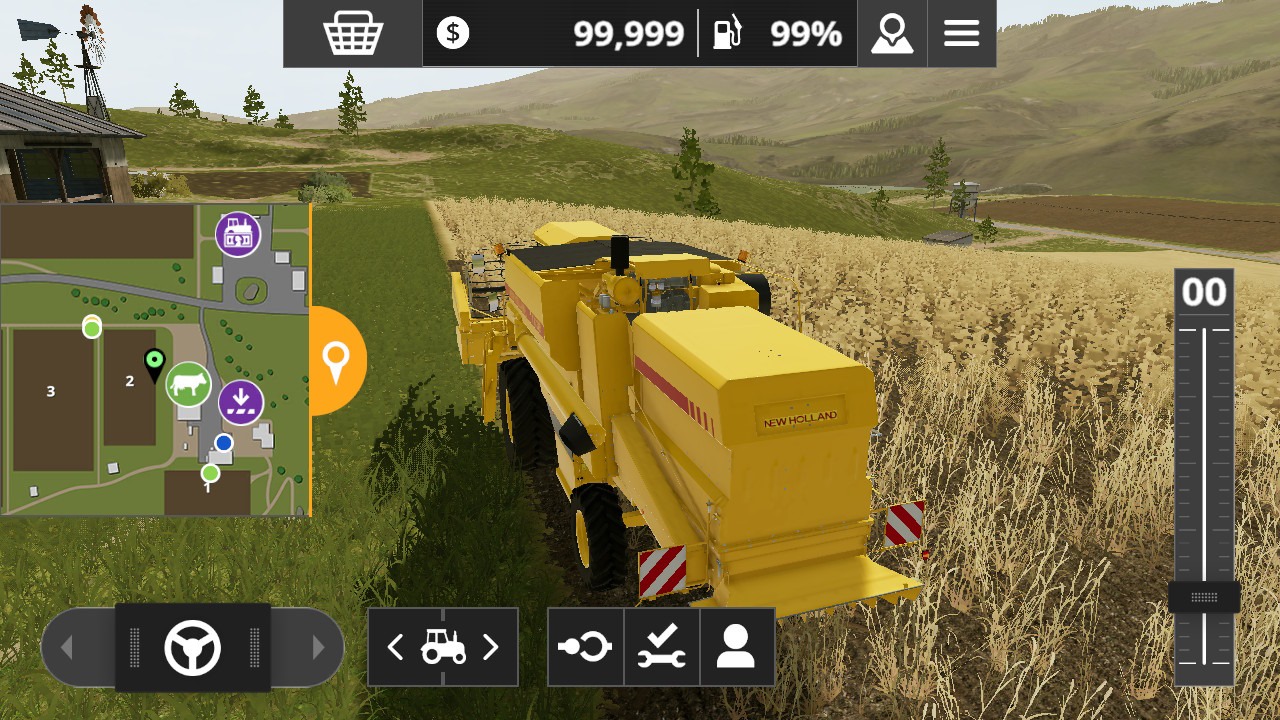This screenshot has height=720, width=1280.
Task: Open the shop basket menu
Action: point(353,34)
